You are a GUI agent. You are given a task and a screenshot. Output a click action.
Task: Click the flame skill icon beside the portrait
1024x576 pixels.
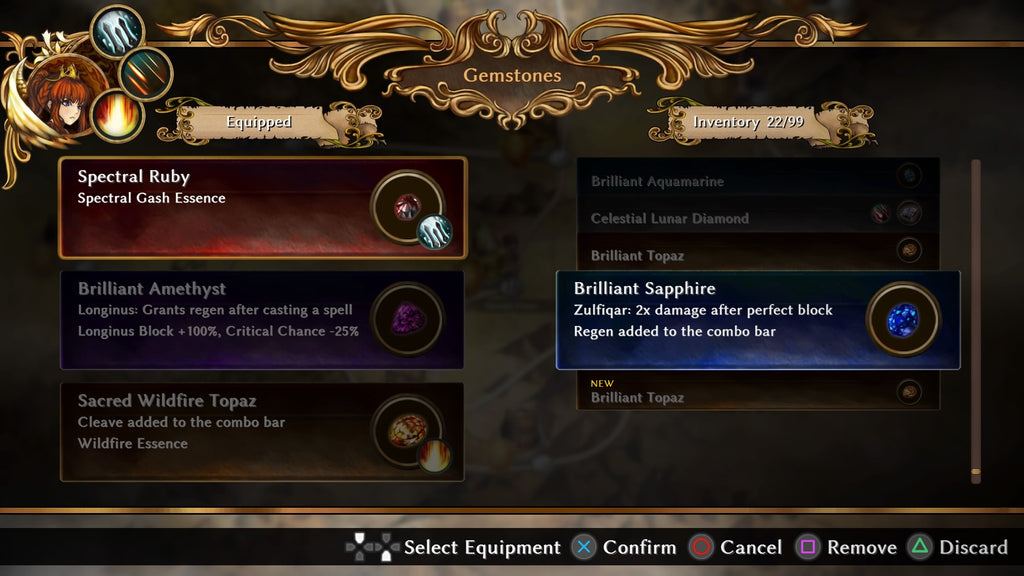[117, 115]
